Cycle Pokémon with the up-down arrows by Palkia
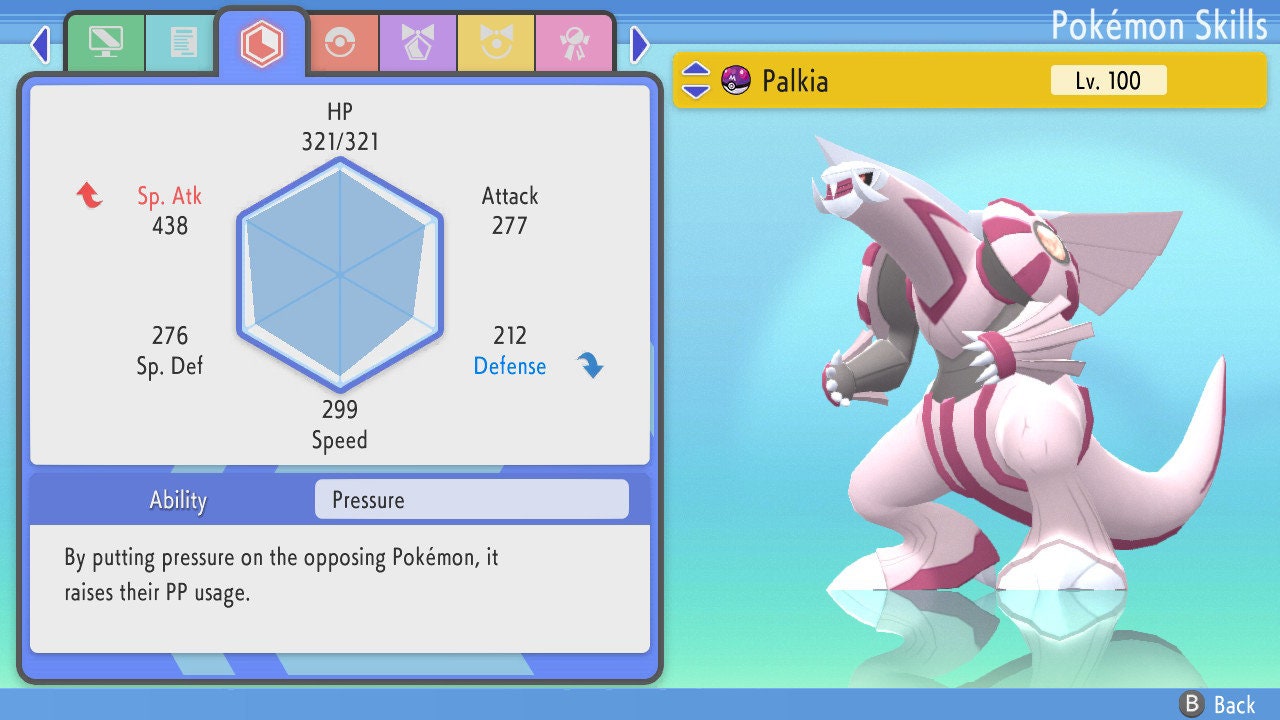The width and height of the screenshot is (1280, 720). (696, 80)
